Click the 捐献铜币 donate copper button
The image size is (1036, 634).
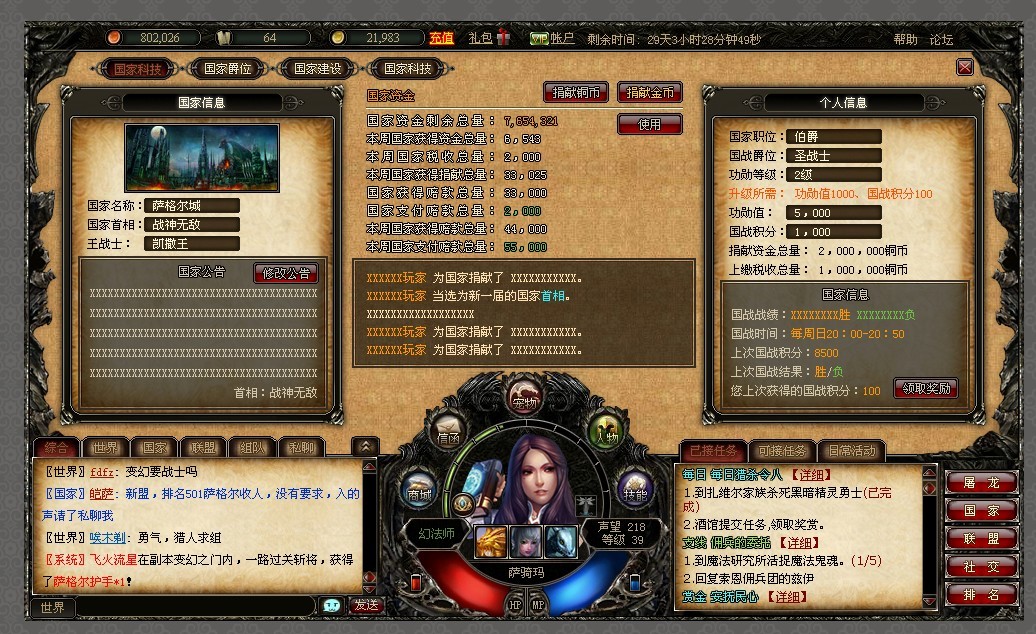(x=576, y=92)
